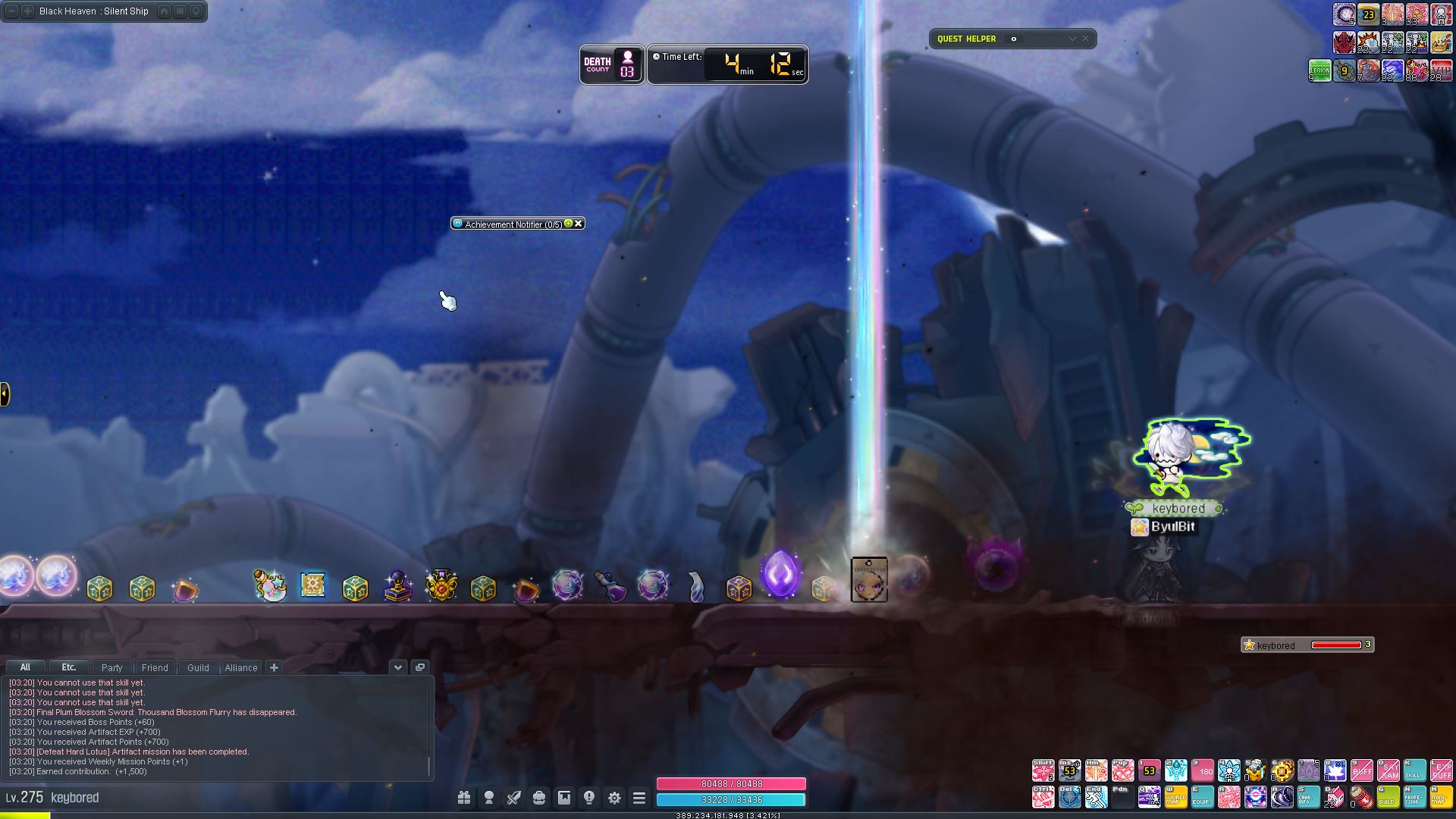The height and width of the screenshot is (819, 1456).
Task: Open the gift box menu
Action: (x=464, y=798)
